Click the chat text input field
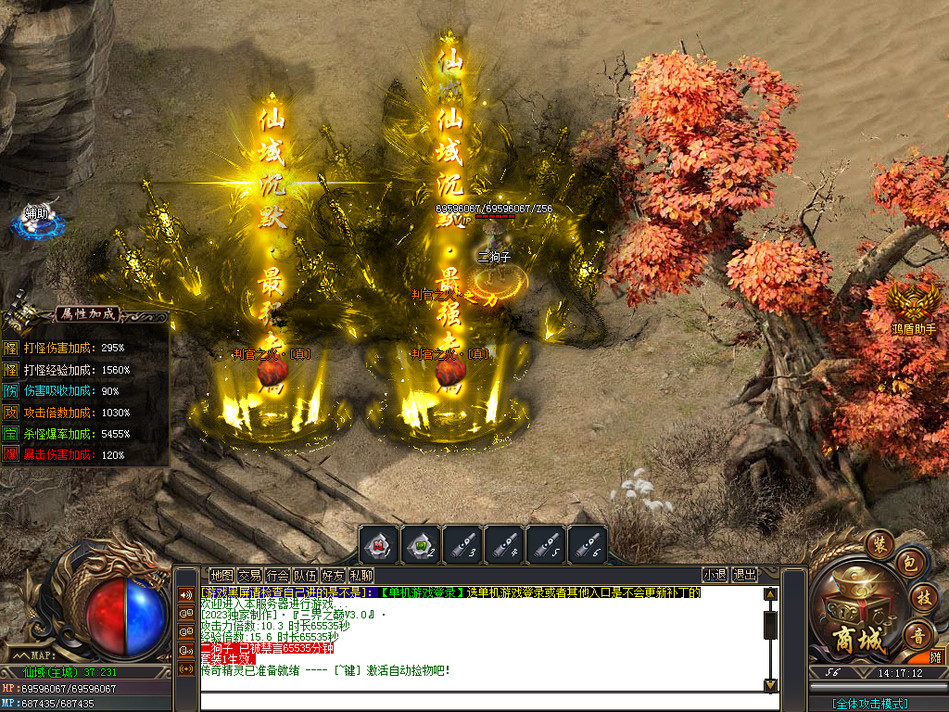The image size is (949, 712). 480,700
